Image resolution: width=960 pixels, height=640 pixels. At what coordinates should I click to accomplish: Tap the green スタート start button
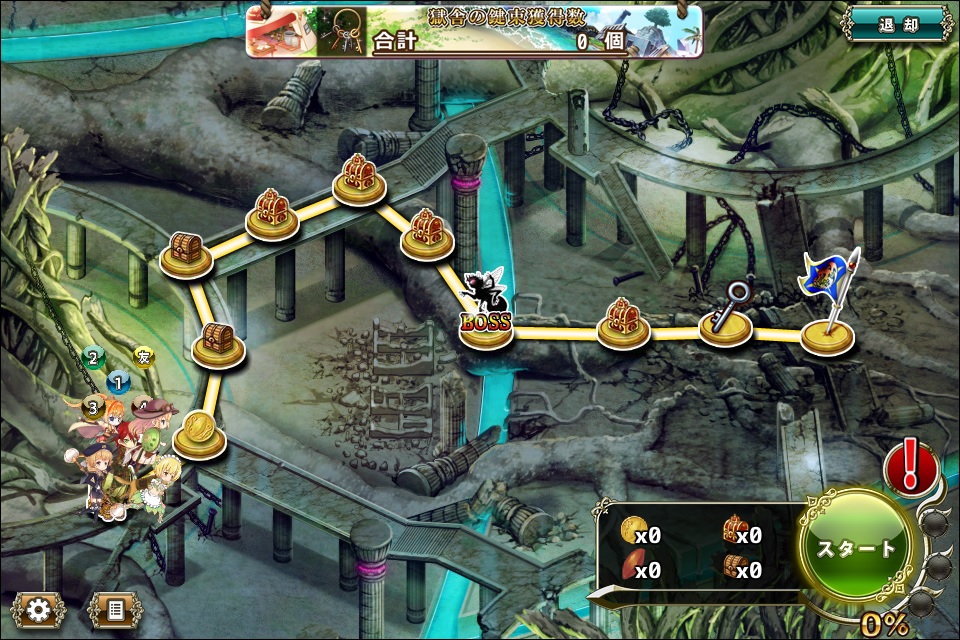click(858, 549)
